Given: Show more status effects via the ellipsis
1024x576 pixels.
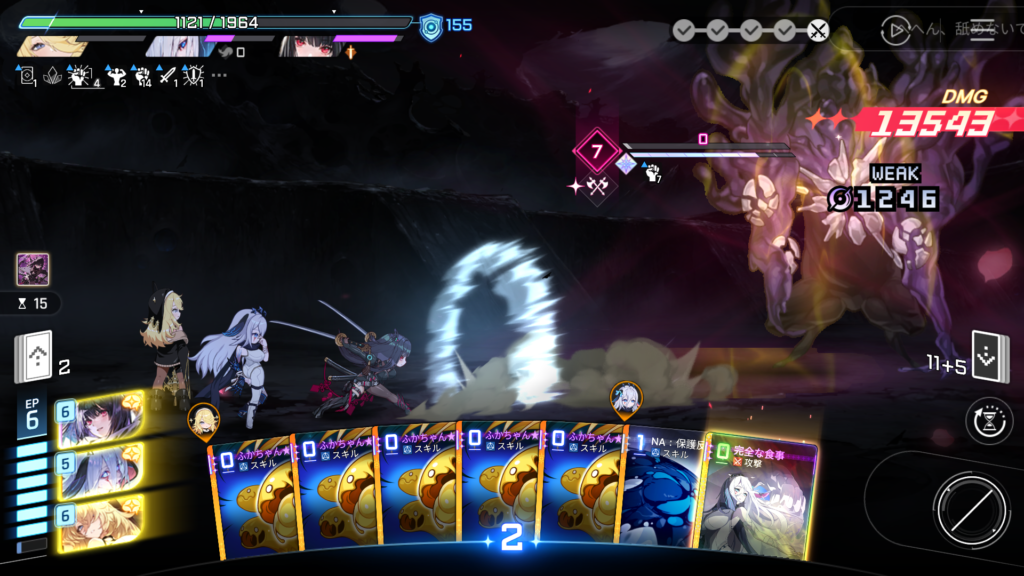Looking at the screenshot, I should coord(219,75).
